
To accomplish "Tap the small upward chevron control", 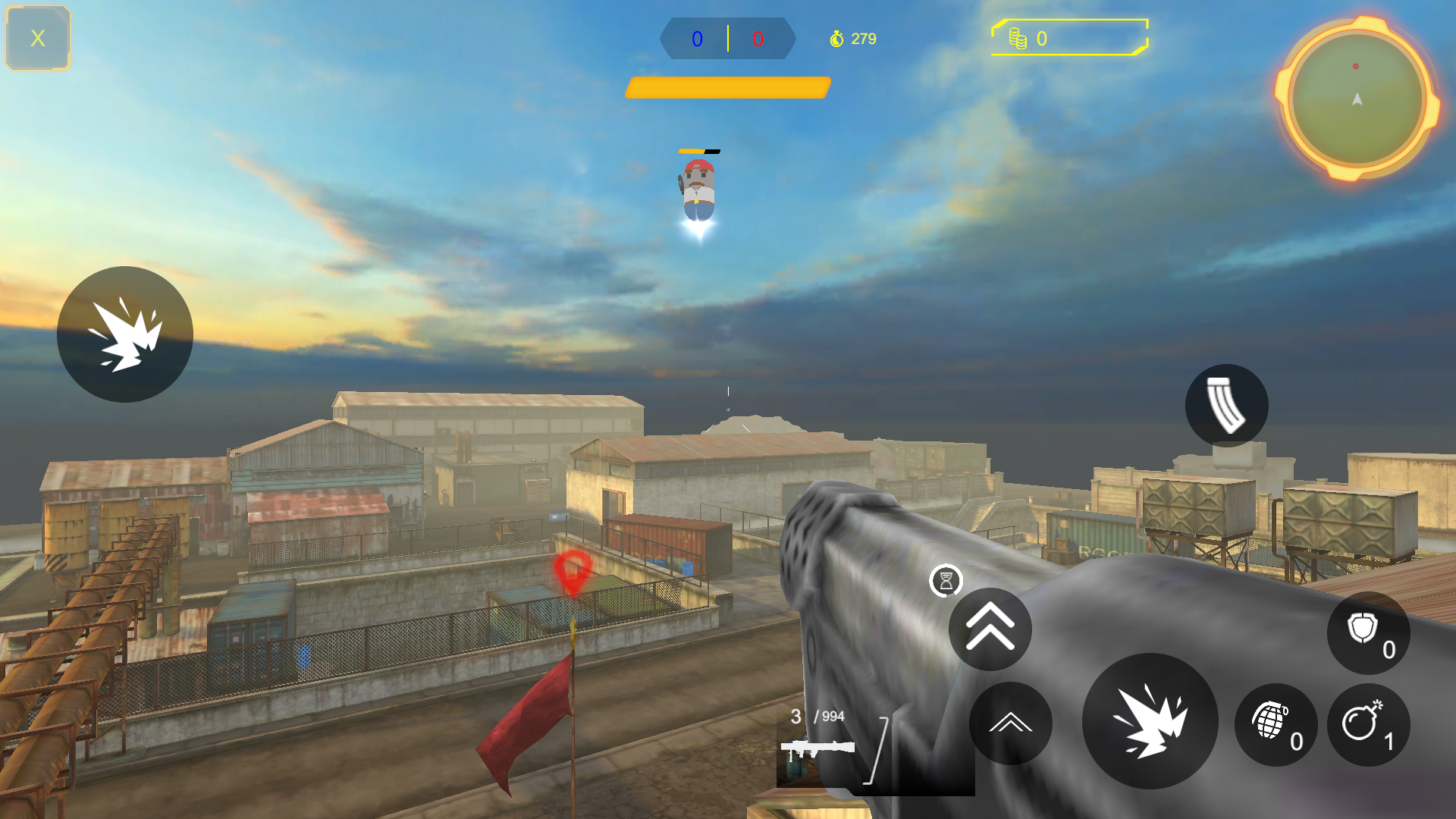I will click(1010, 723).
